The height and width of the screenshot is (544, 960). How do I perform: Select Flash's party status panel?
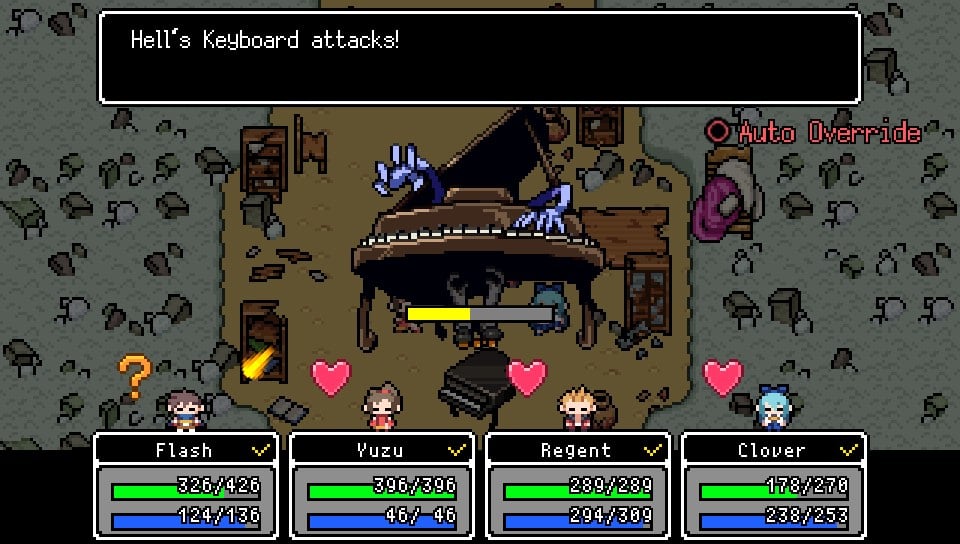click(x=184, y=486)
